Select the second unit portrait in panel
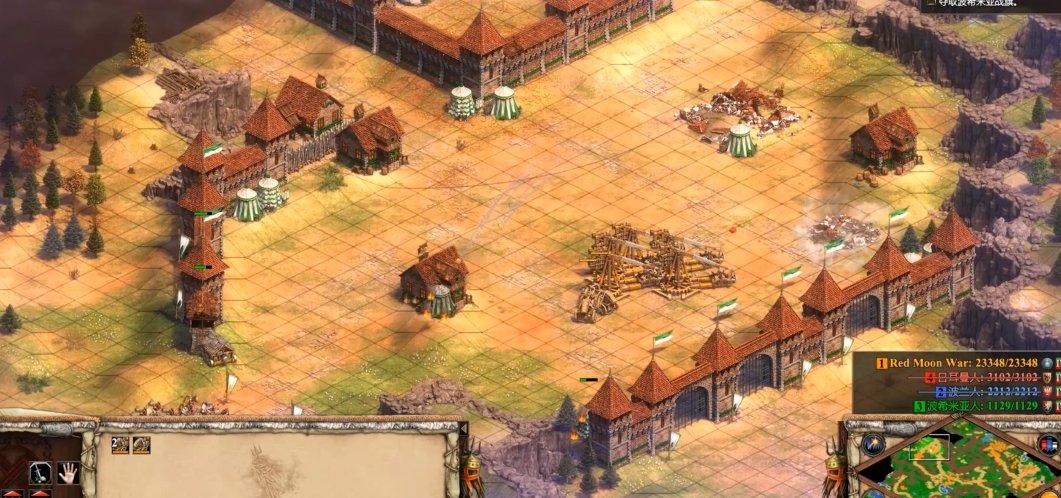 [x=141, y=445]
